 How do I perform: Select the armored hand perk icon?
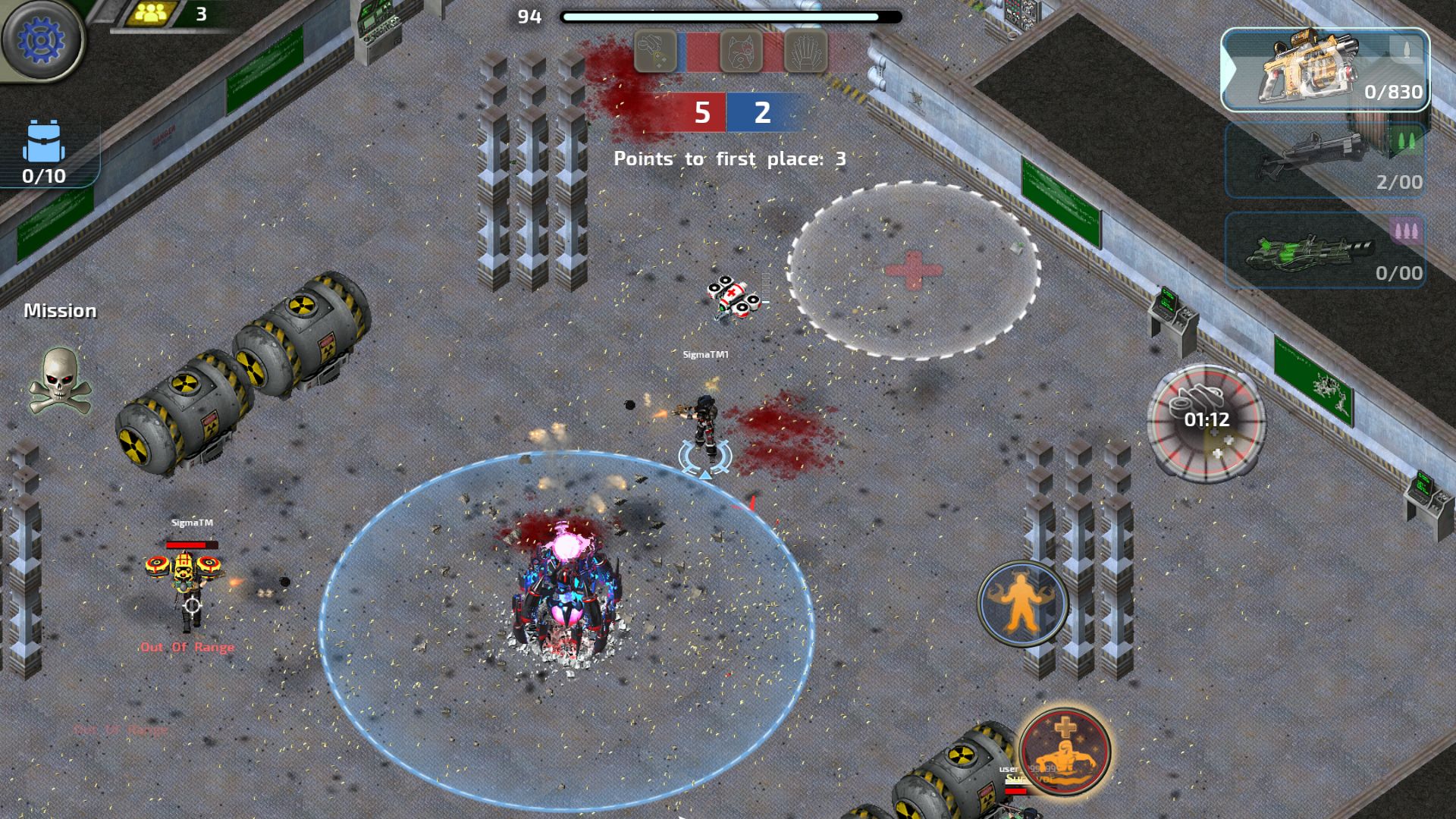point(805,52)
